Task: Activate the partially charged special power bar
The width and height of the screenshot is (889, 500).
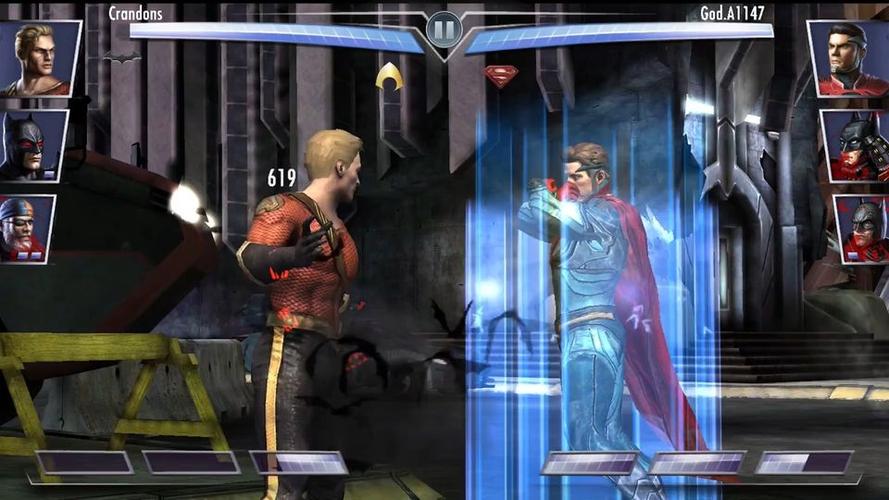Action: [299, 462]
